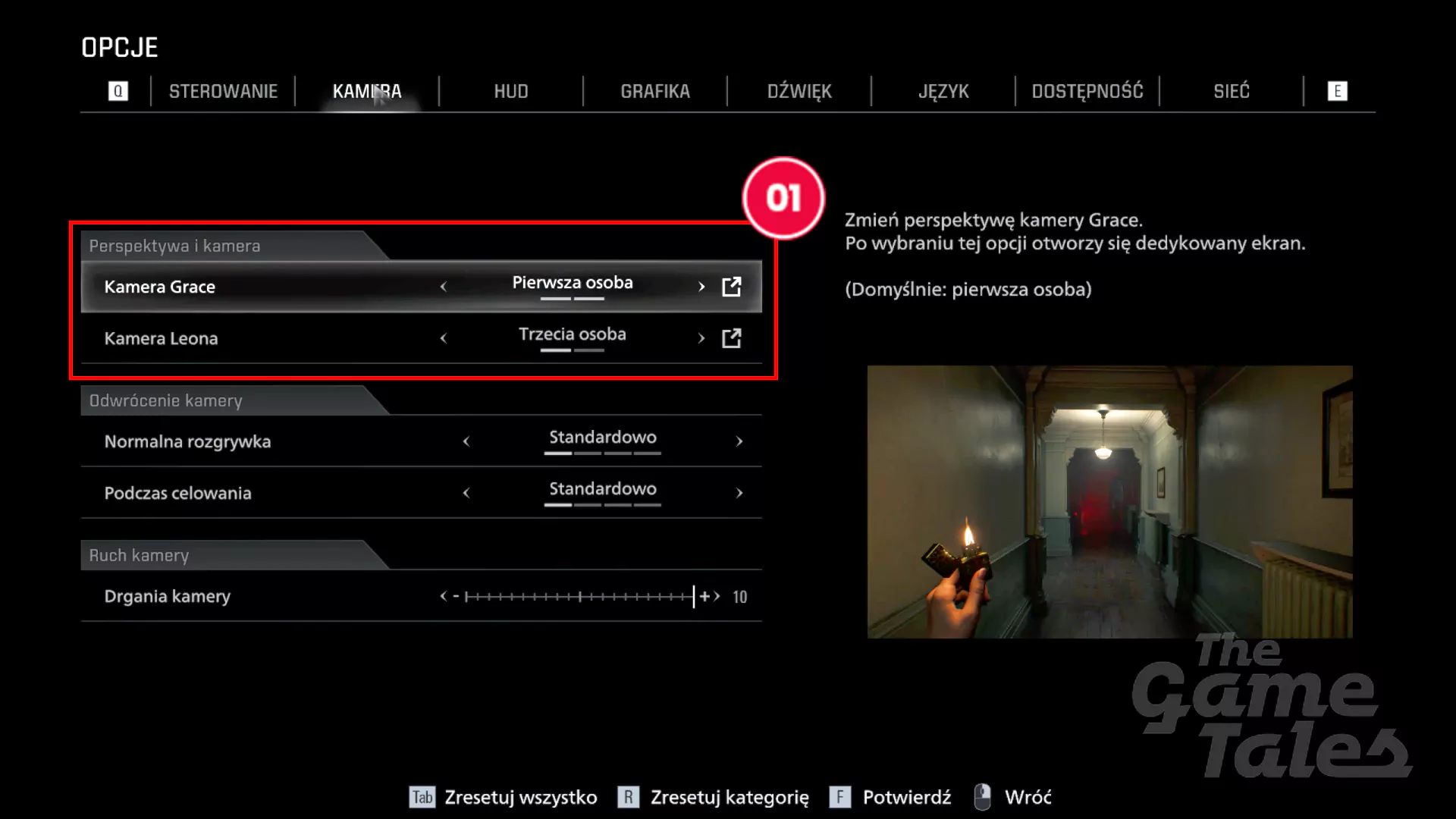Switch Kamera Leona to Pierwsza osoba
Screen dimensions: 1456x819
pos(444,338)
